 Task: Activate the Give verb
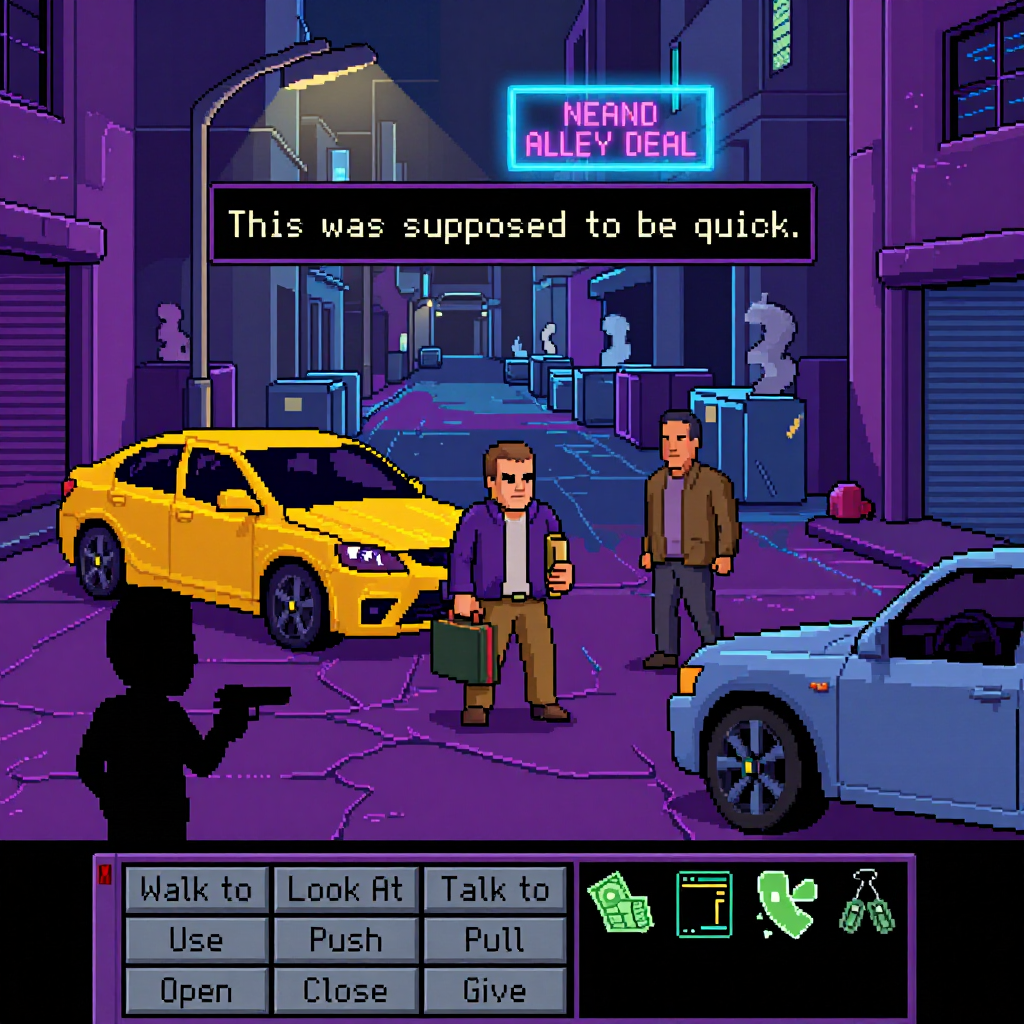click(x=495, y=990)
